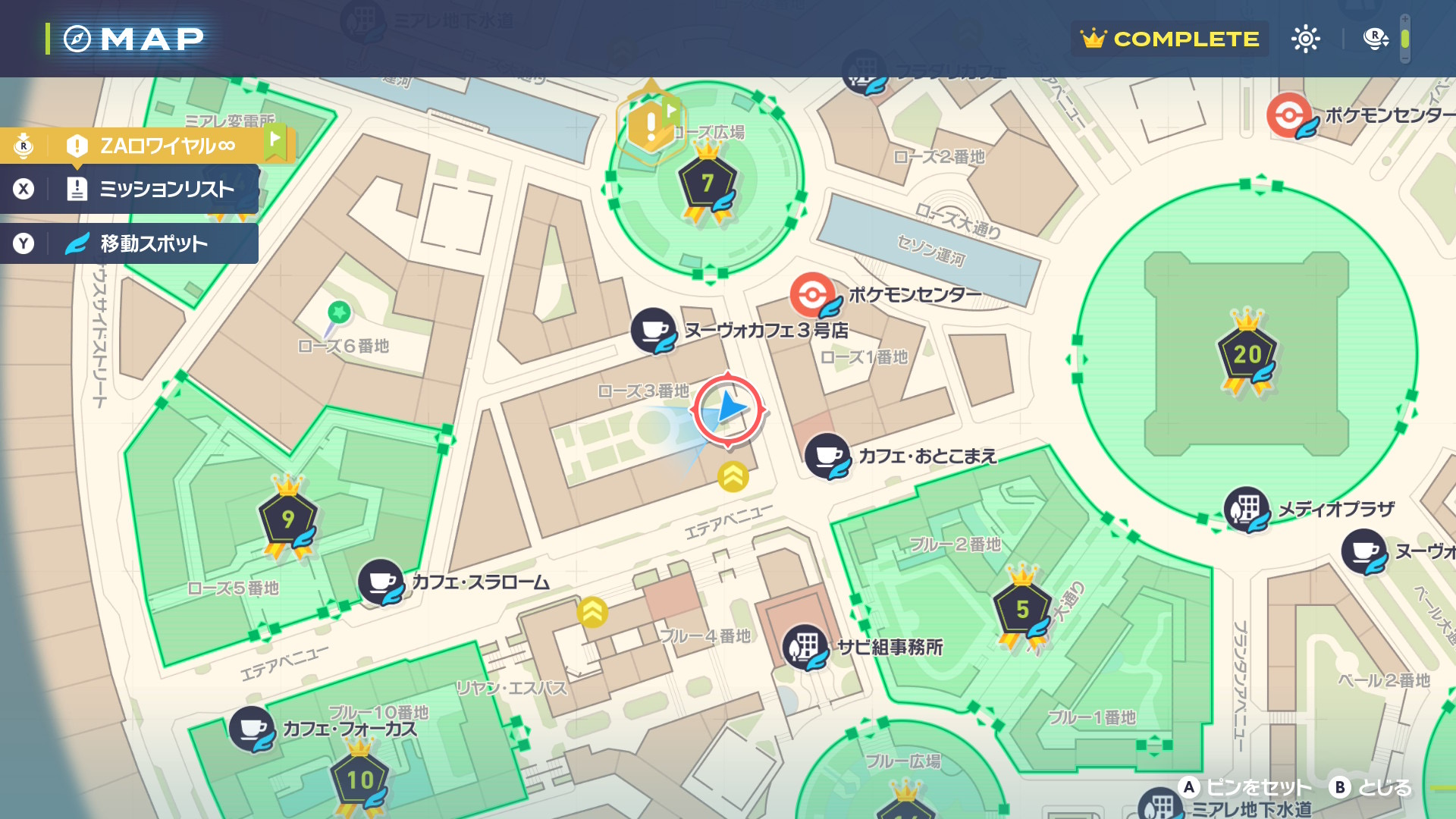This screenshot has width=1456, height=819.
Task: Pick wild zone 5 badge
Action: 1022,609
